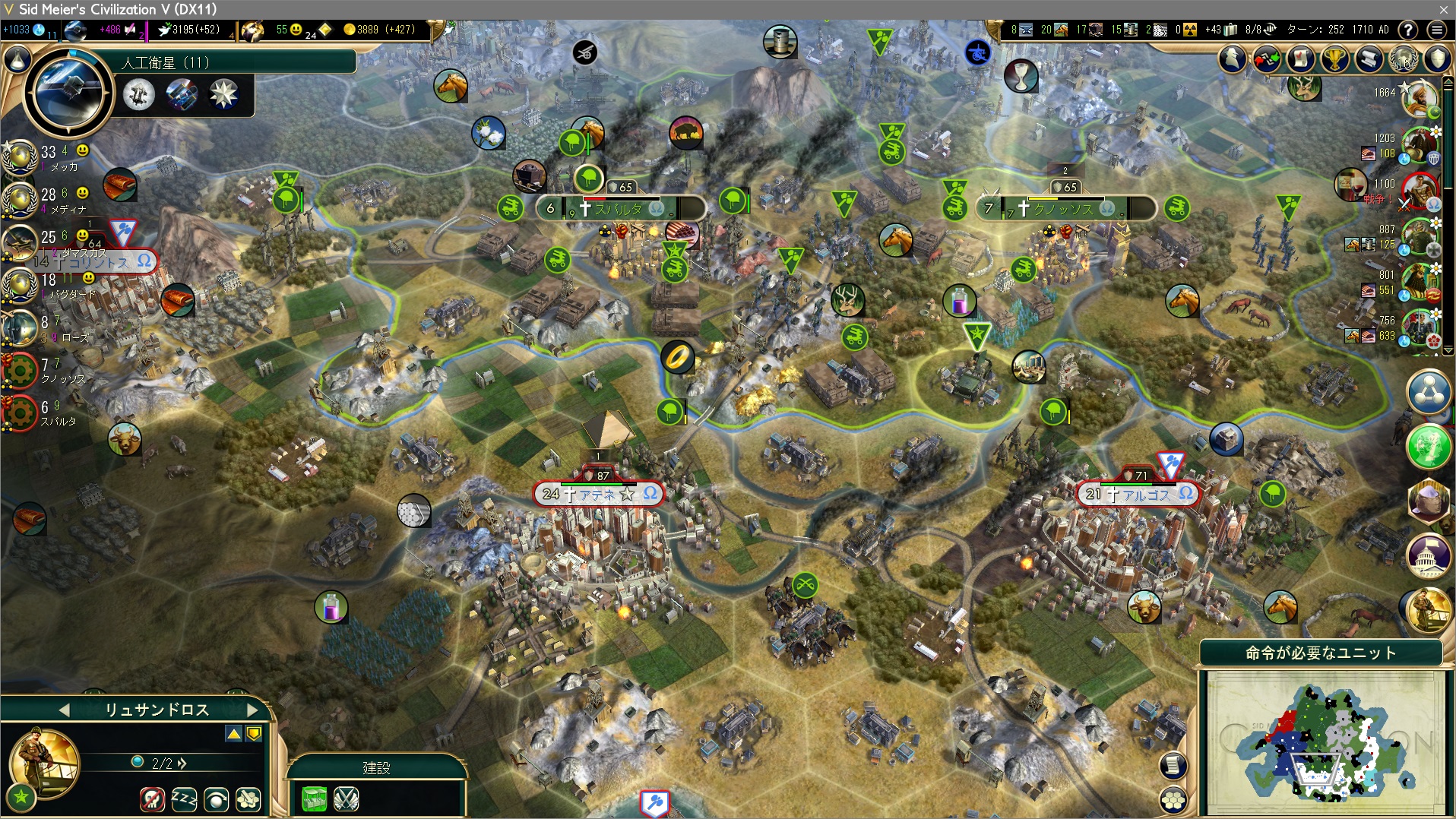Open the victory progress trophy icon
Screen dimensions: 1456x819
[x=1334, y=58]
